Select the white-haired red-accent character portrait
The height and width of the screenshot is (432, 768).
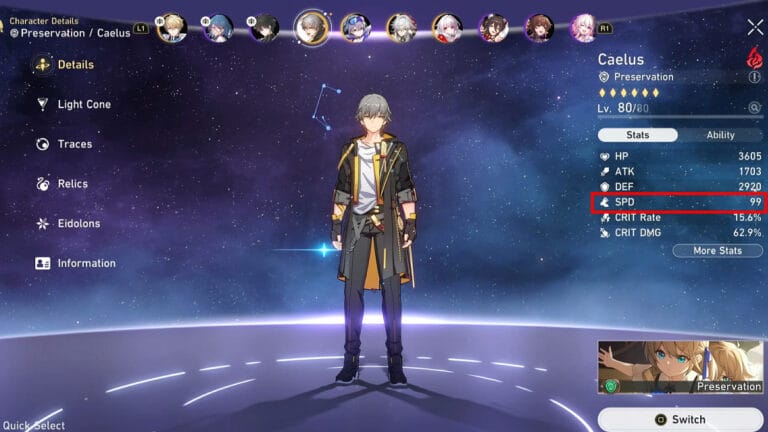(x=447, y=27)
